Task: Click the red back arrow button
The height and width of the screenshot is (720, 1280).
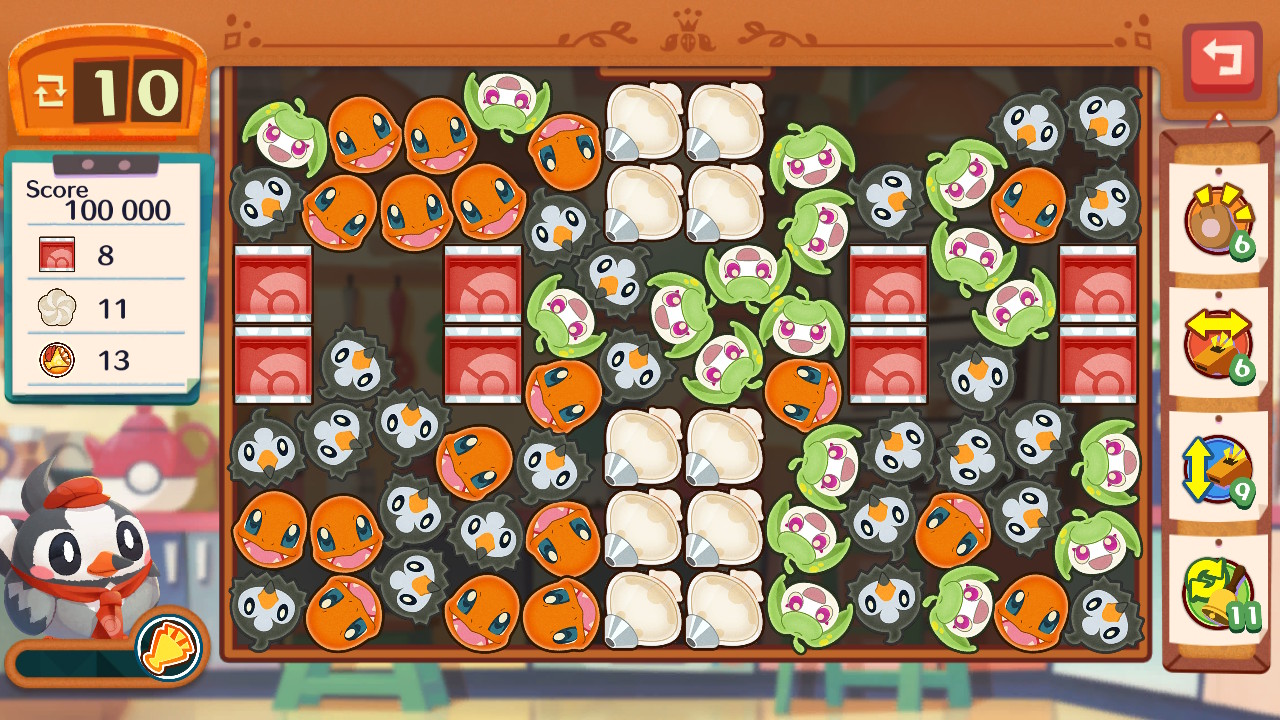Action: [1221, 59]
